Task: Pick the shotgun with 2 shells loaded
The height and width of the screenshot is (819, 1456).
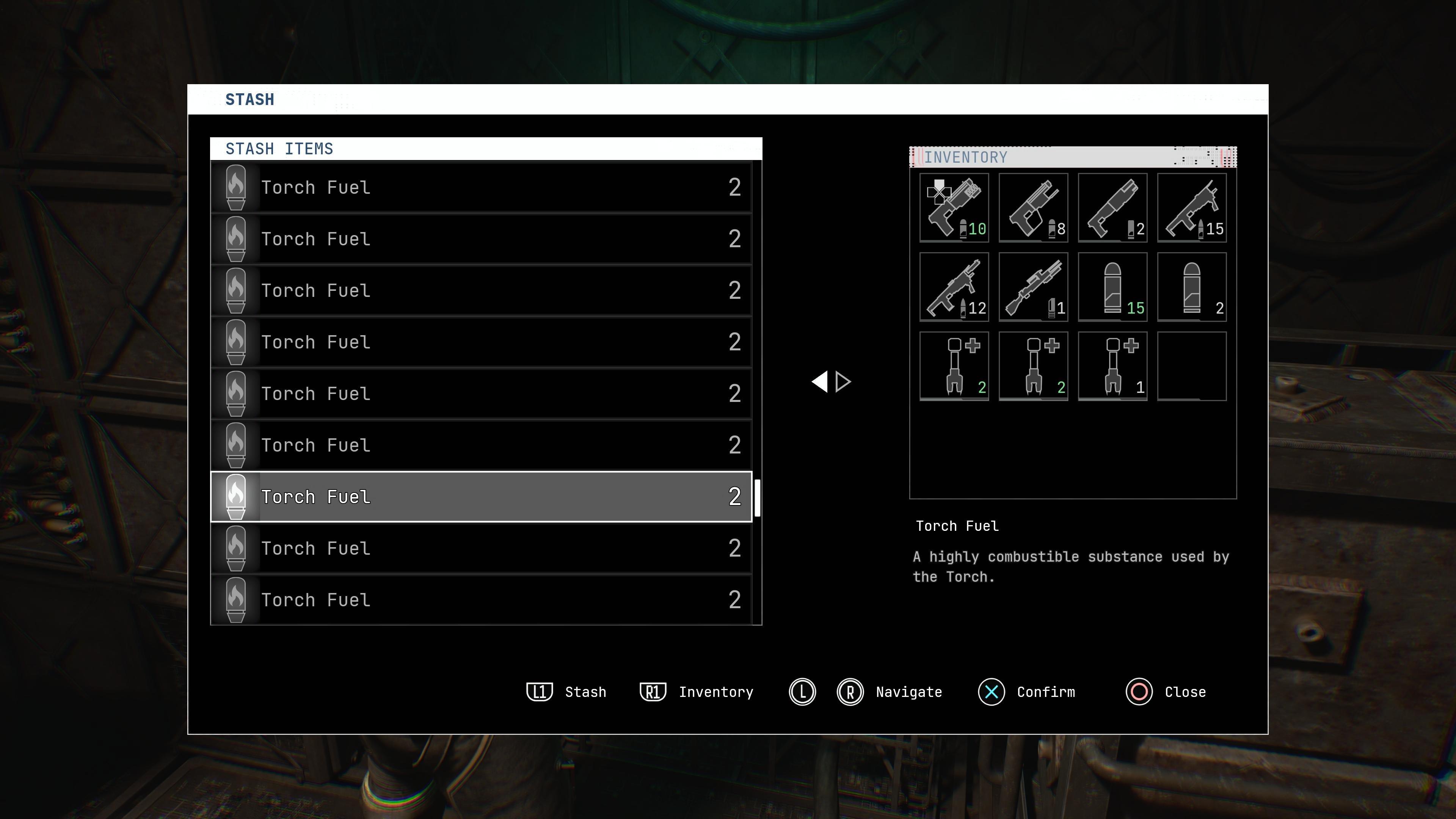Action: click(x=1112, y=208)
